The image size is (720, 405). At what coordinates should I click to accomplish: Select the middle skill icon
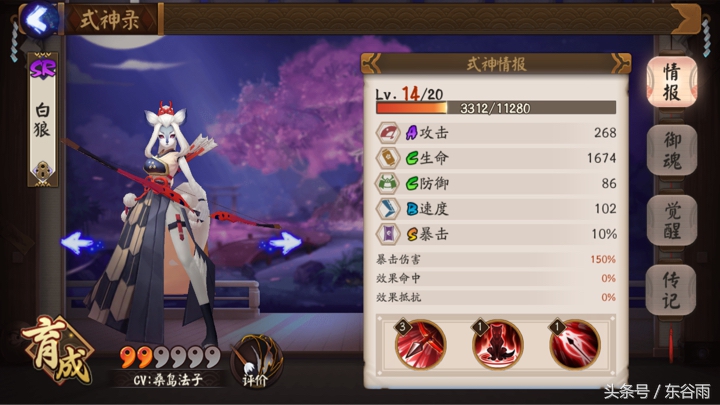[497, 343]
